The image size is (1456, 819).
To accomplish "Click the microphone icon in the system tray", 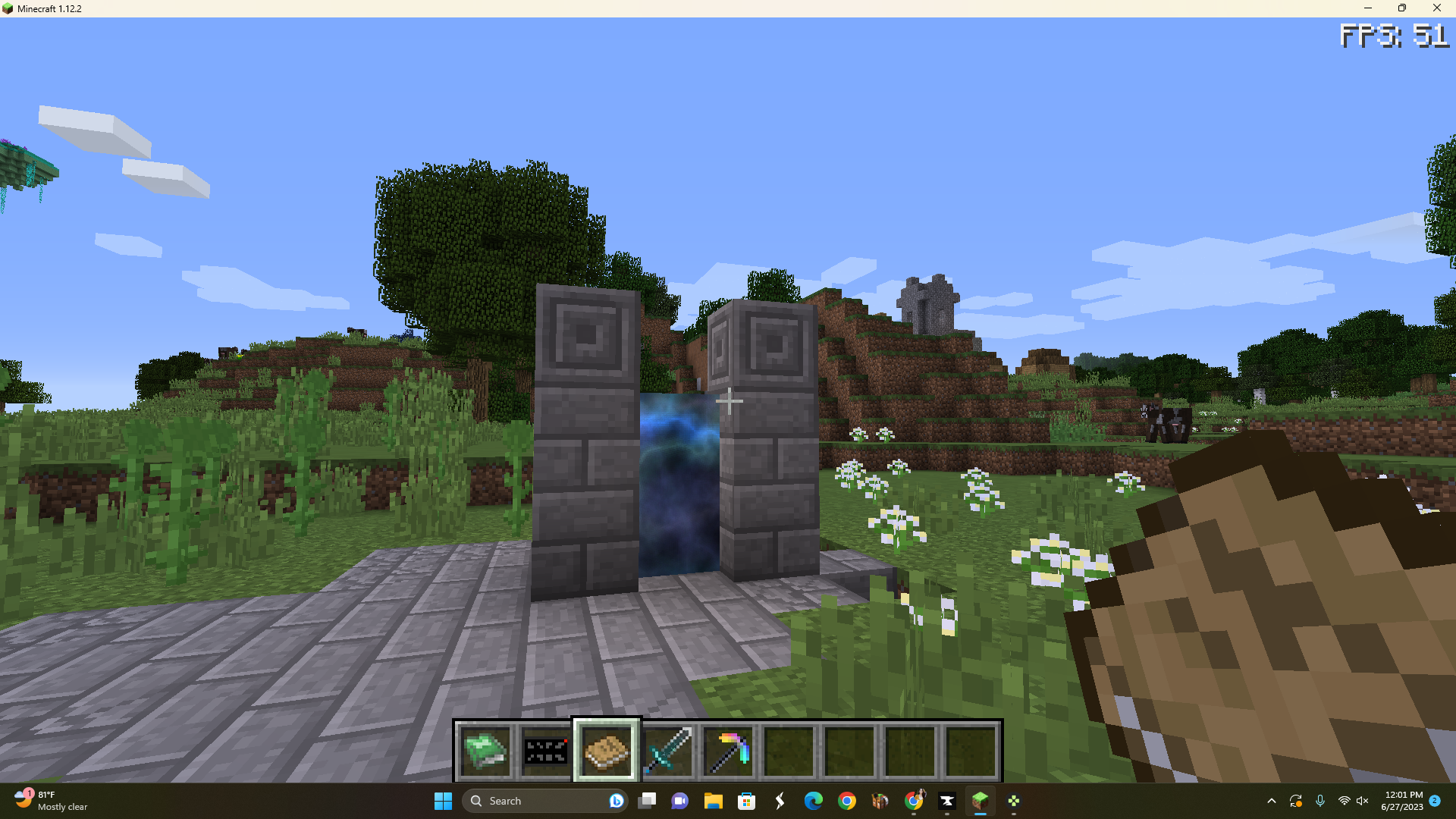I will point(1320,801).
